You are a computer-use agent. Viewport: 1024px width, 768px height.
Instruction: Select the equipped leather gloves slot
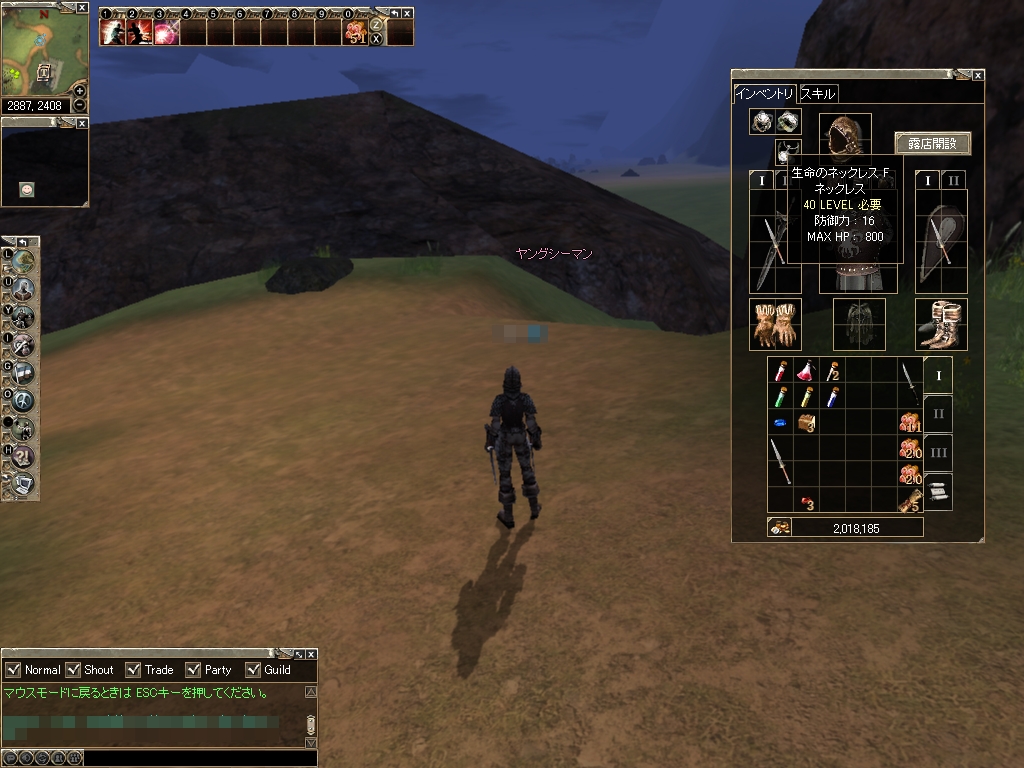pyautogui.click(x=775, y=324)
